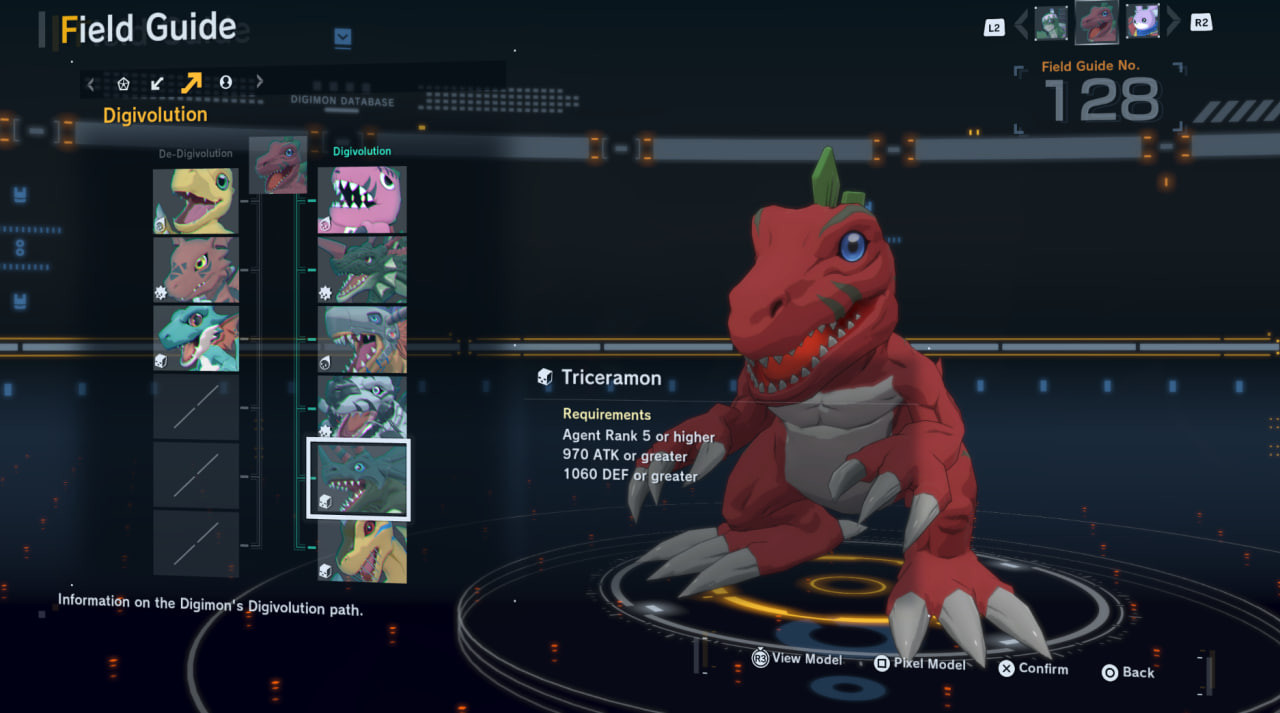The height and width of the screenshot is (713, 1280).
Task: Switch to the round profile icon tab
Action: click(226, 83)
